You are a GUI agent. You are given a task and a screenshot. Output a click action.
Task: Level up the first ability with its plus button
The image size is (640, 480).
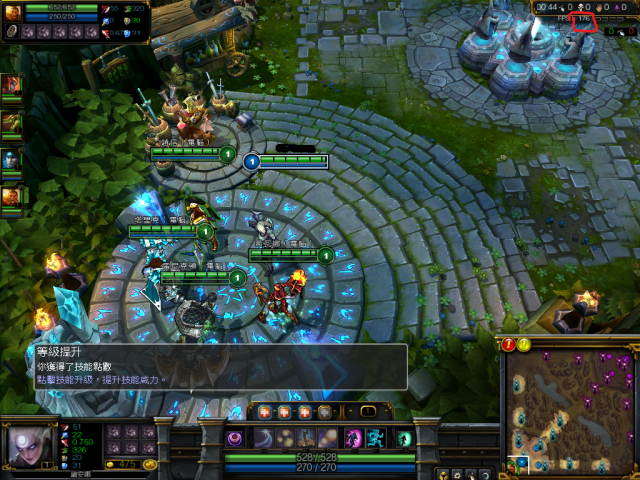[x=265, y=411]
